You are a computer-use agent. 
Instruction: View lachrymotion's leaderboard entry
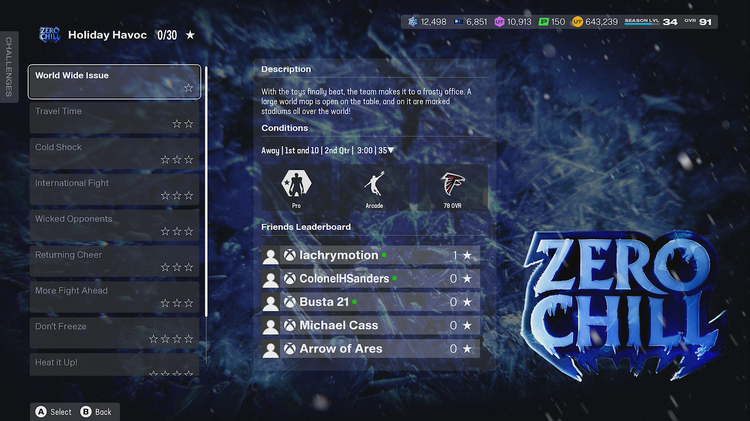(370, 256)
